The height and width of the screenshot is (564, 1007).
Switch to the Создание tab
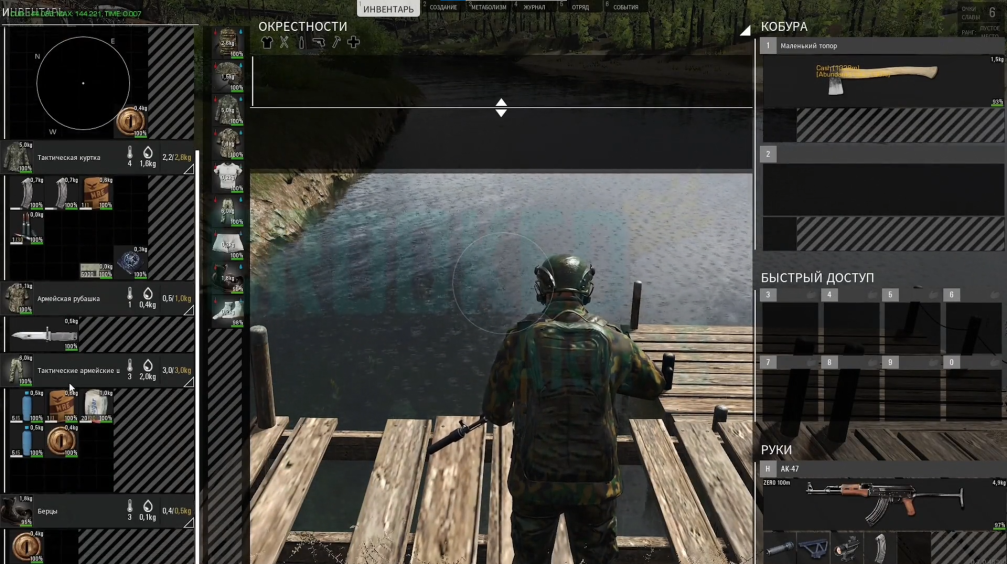443,7
